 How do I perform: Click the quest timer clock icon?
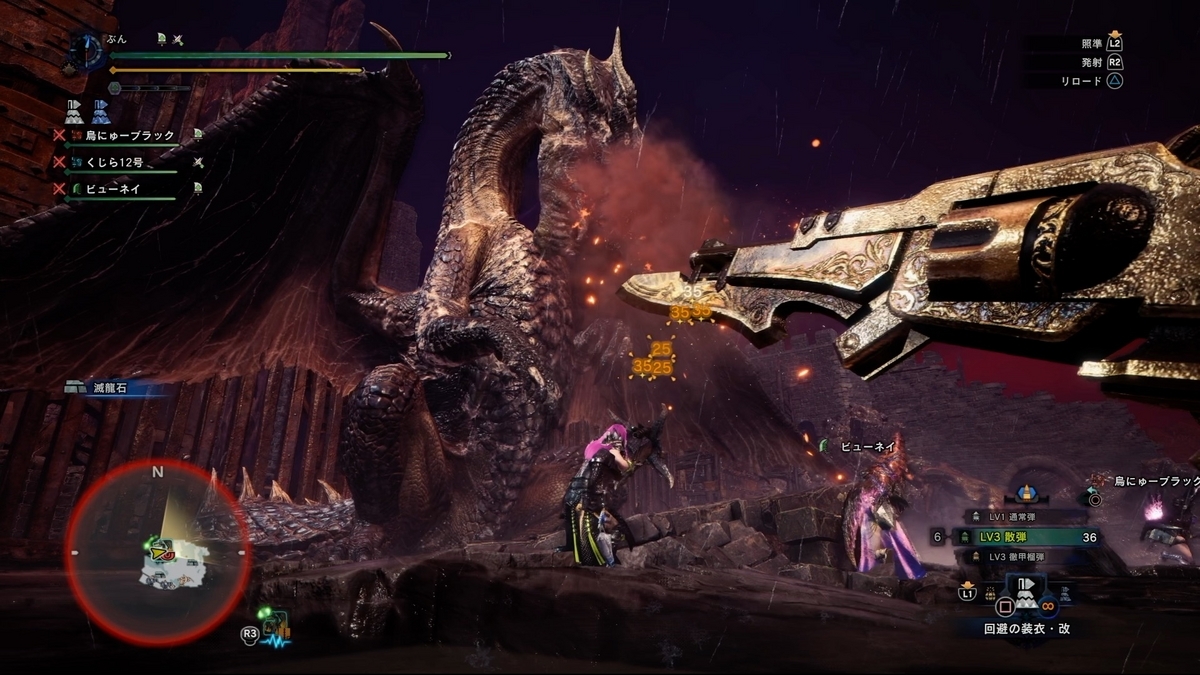[x=88, y=50]
